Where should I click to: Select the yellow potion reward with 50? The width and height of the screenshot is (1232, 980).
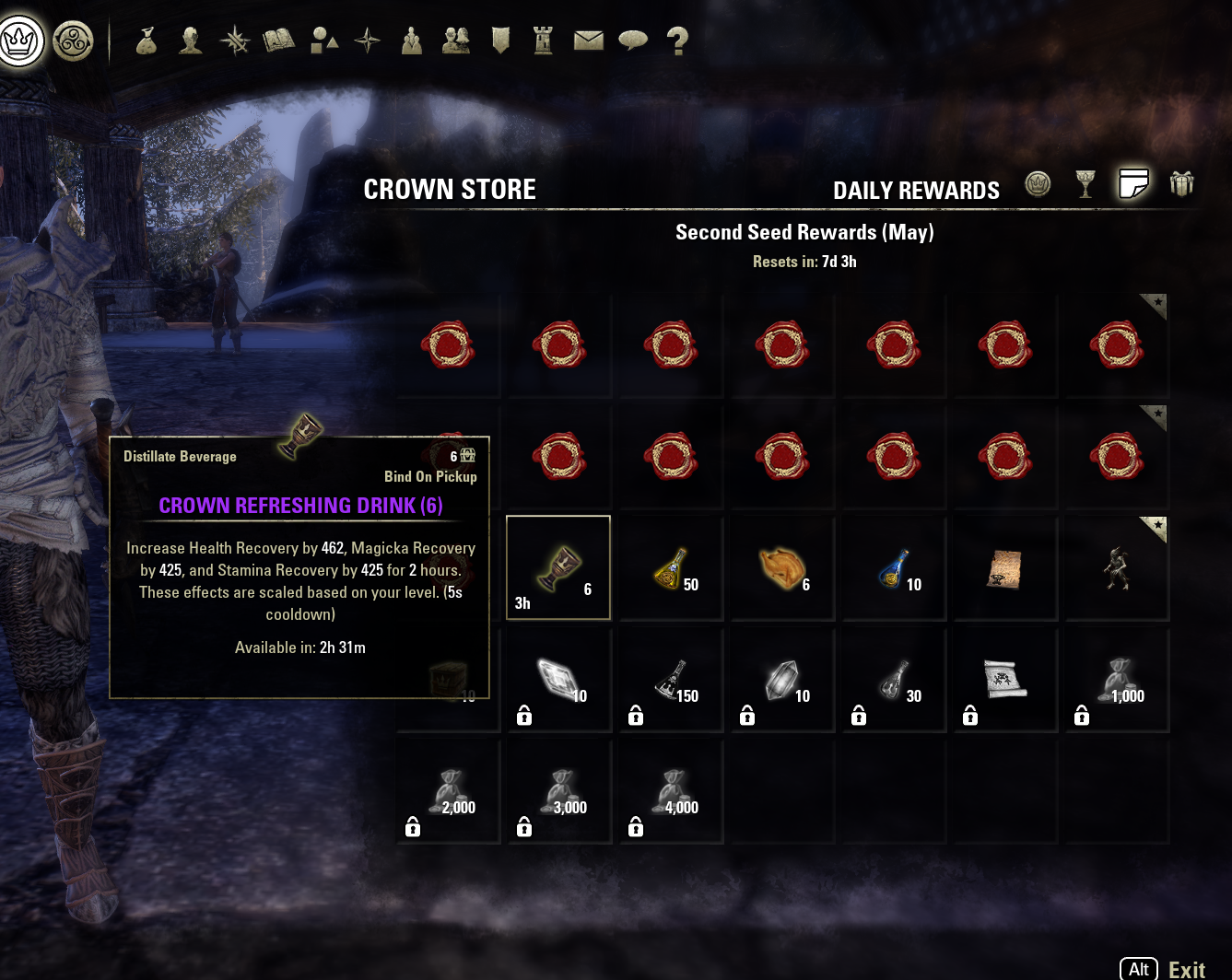(x=671, y=568)
